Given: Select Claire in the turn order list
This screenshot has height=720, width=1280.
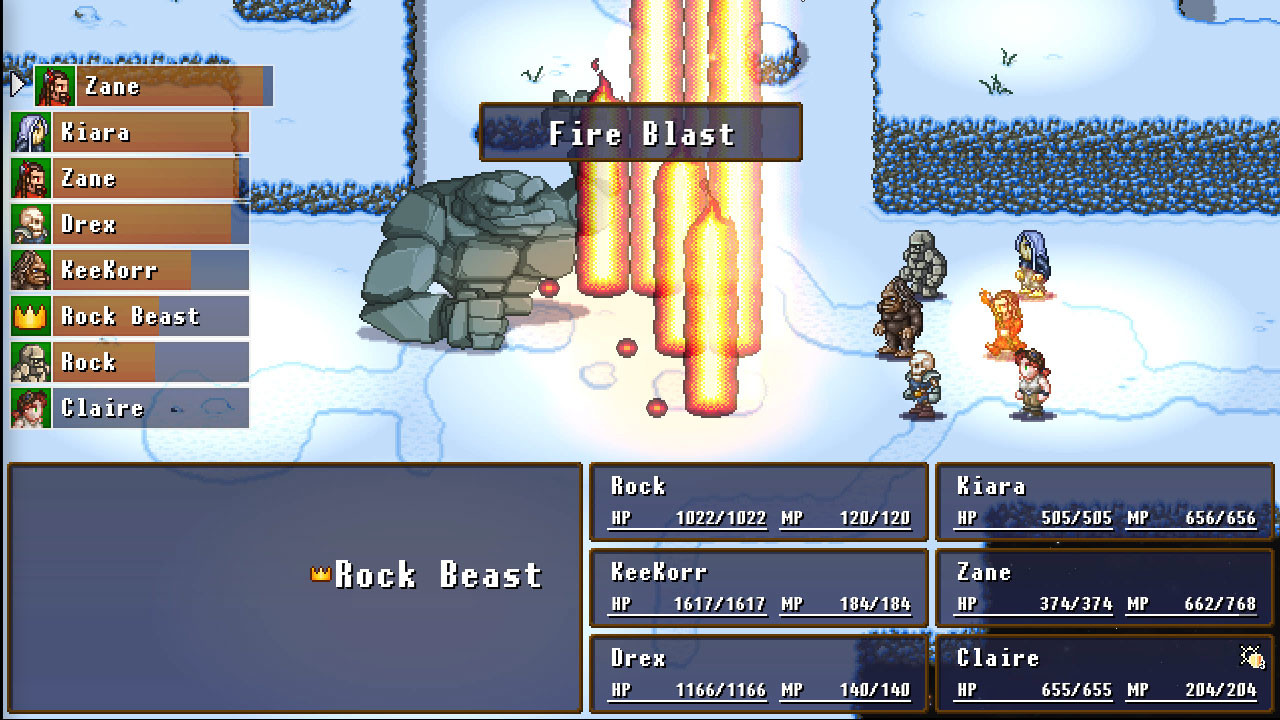Looking at the screenshot, I should 130,409.
